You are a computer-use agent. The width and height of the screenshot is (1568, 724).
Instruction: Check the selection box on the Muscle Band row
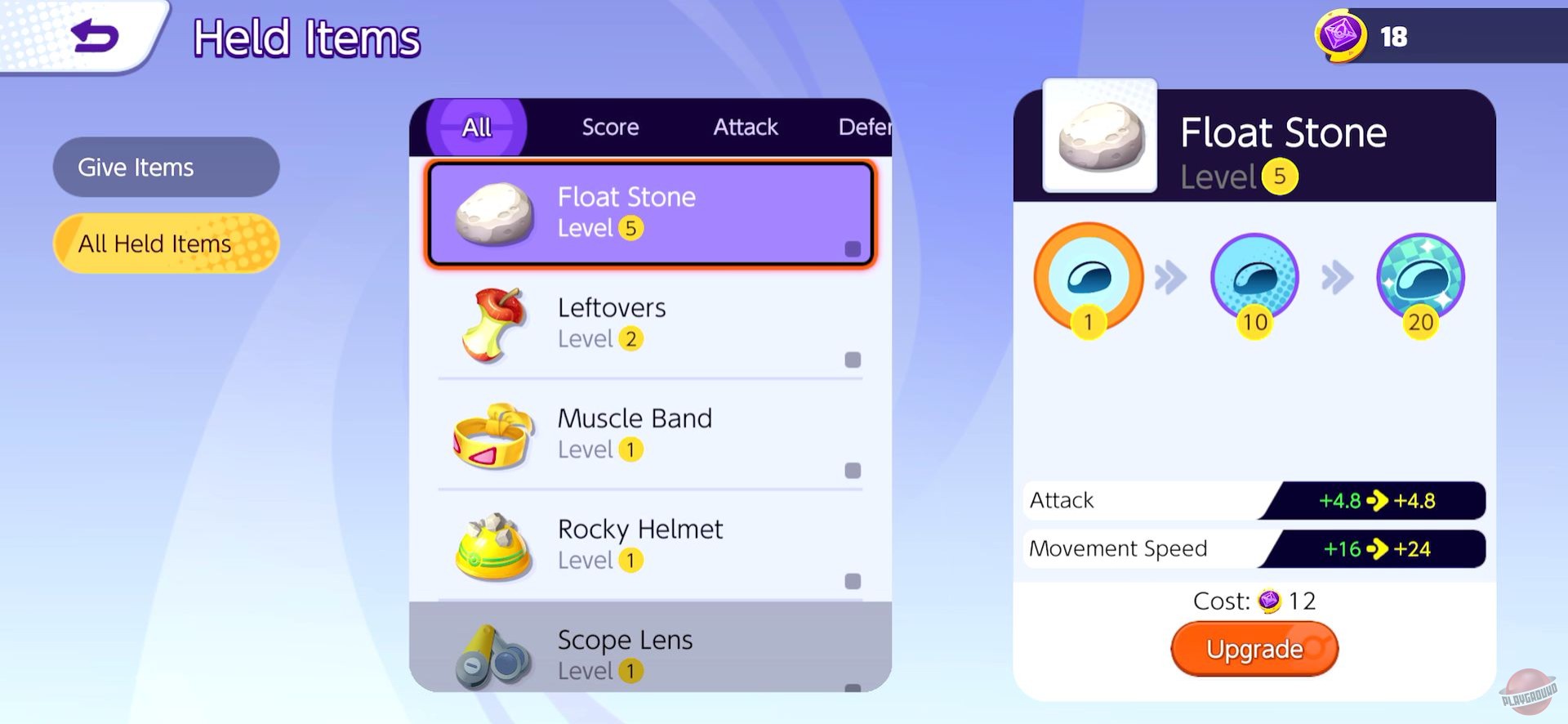[852, 470]
